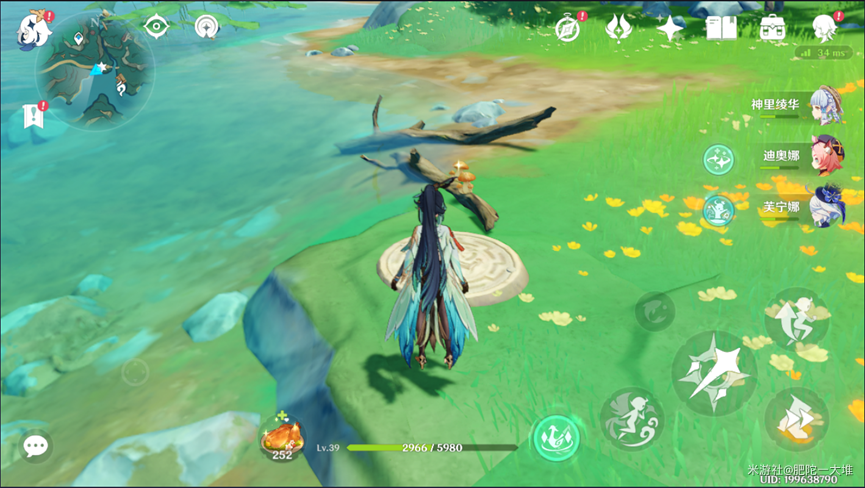
Task: Use the roast chicken food shortcut
Action: 282,437
